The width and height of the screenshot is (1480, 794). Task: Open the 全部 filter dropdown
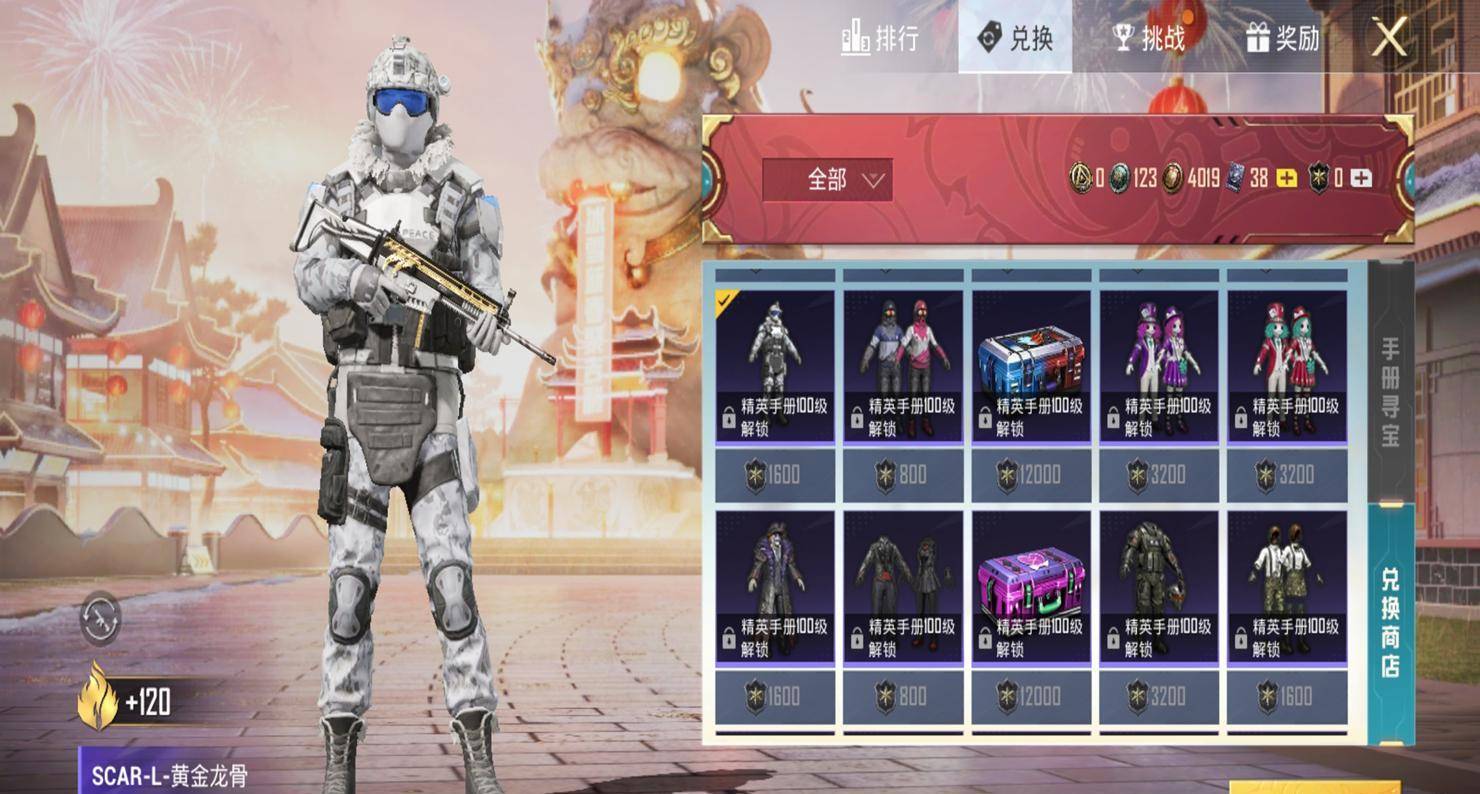point(827,180)
